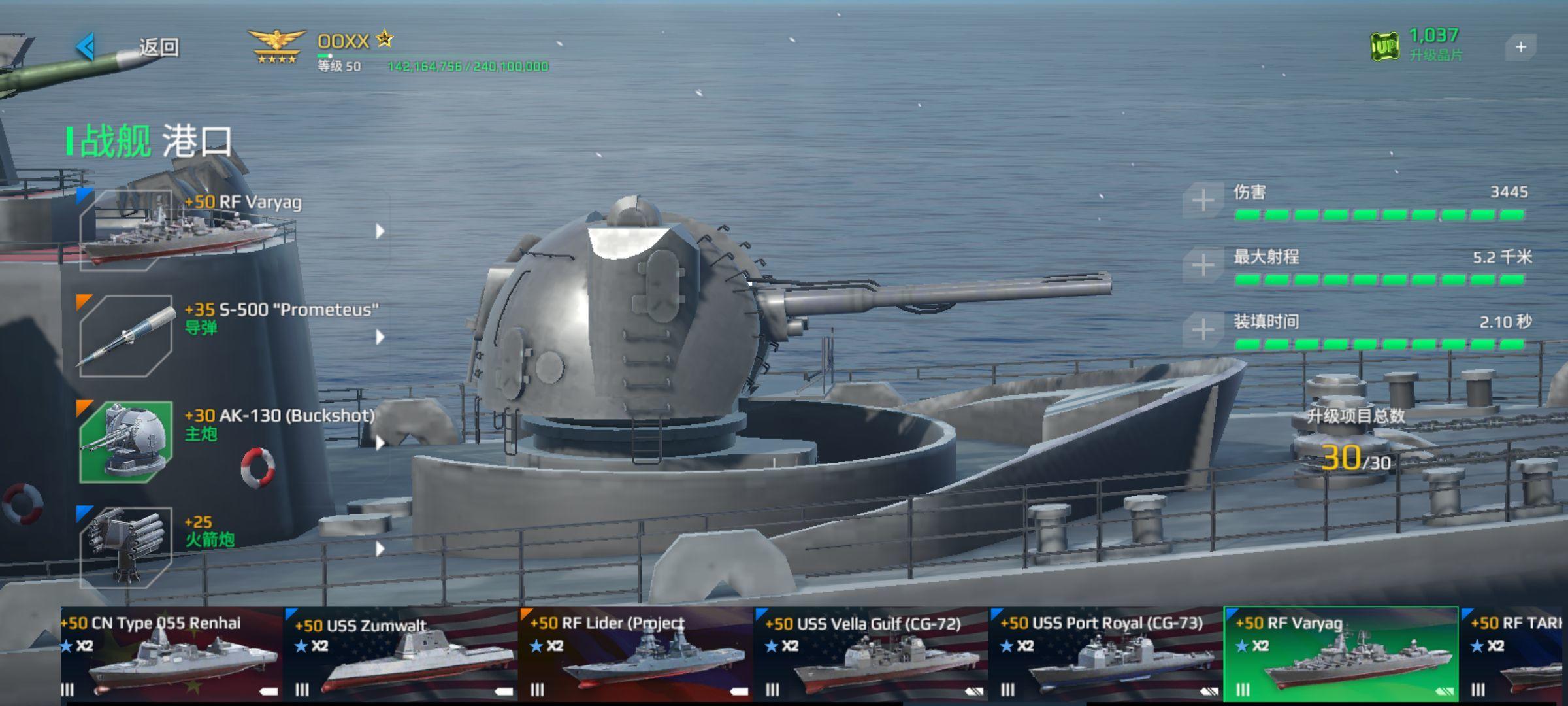Pick the CN Type 055 Renhai ship
1568x706 pixels.
171,655
